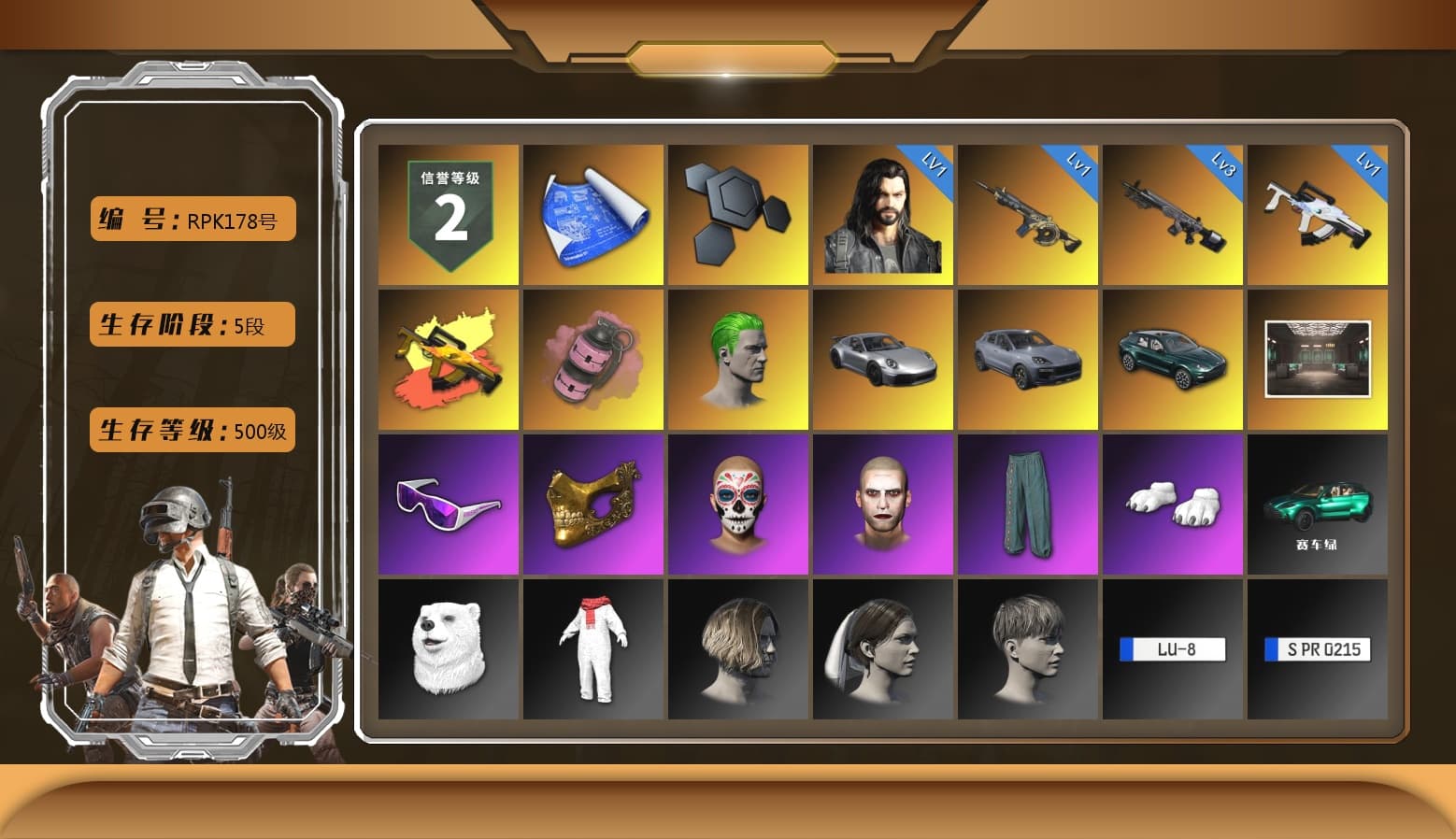Screen dimensions: 1456x839
Task: Open the blue blueprint item
Action: [592, 213]
